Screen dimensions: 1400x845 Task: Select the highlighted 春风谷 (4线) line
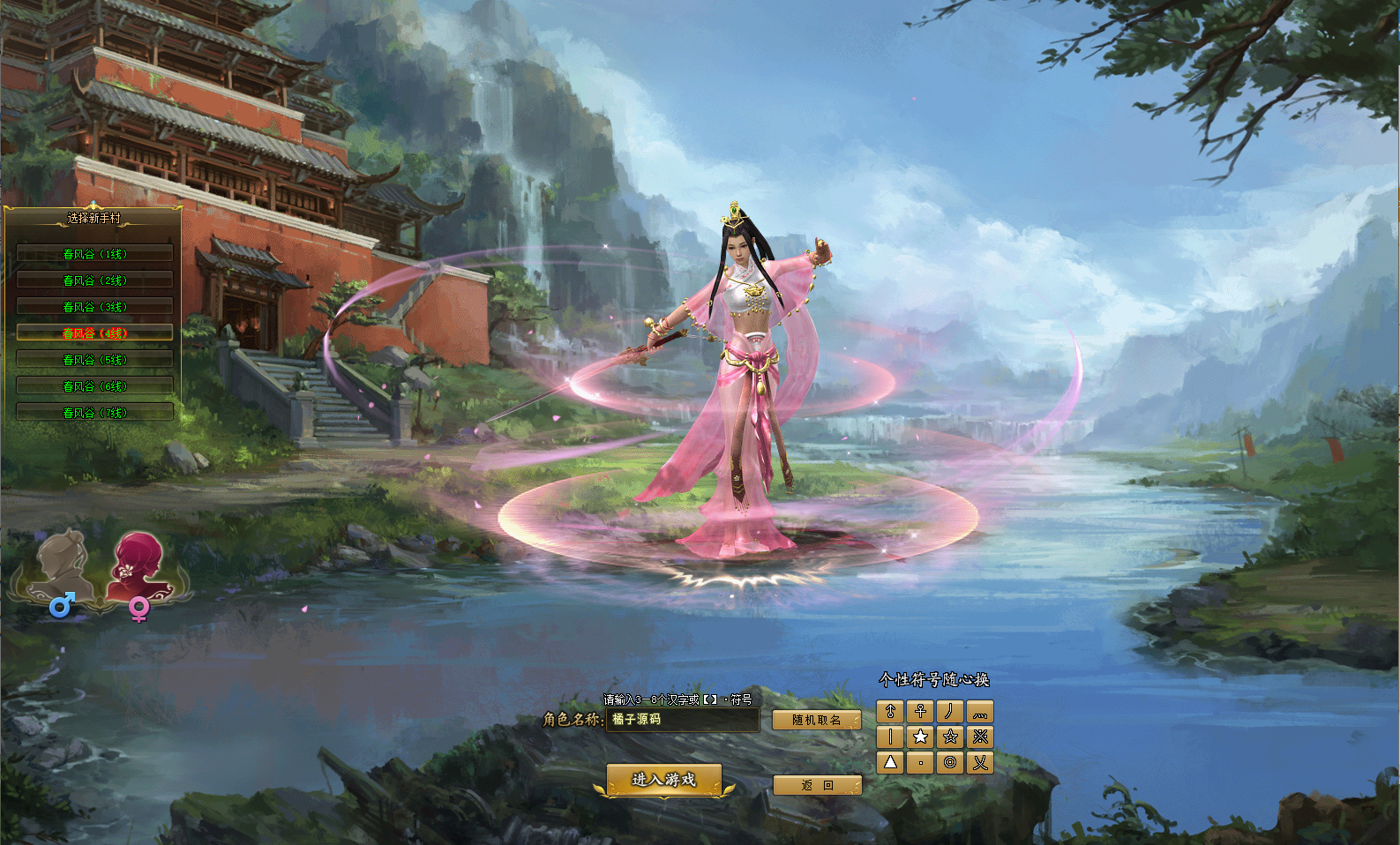click(94, 333)
